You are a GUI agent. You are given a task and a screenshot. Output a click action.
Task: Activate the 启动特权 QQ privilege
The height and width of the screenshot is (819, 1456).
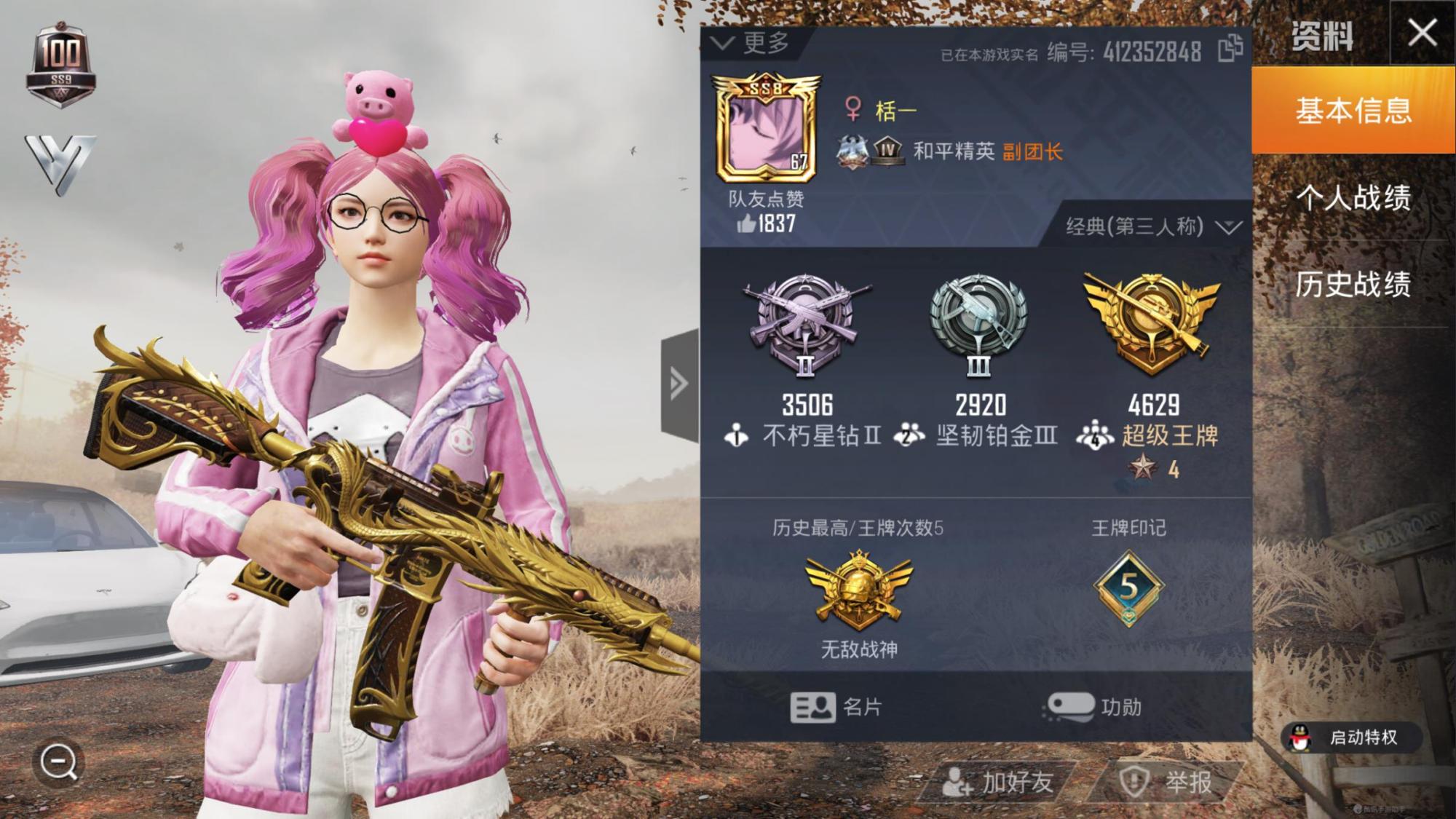coord(1349,737)
